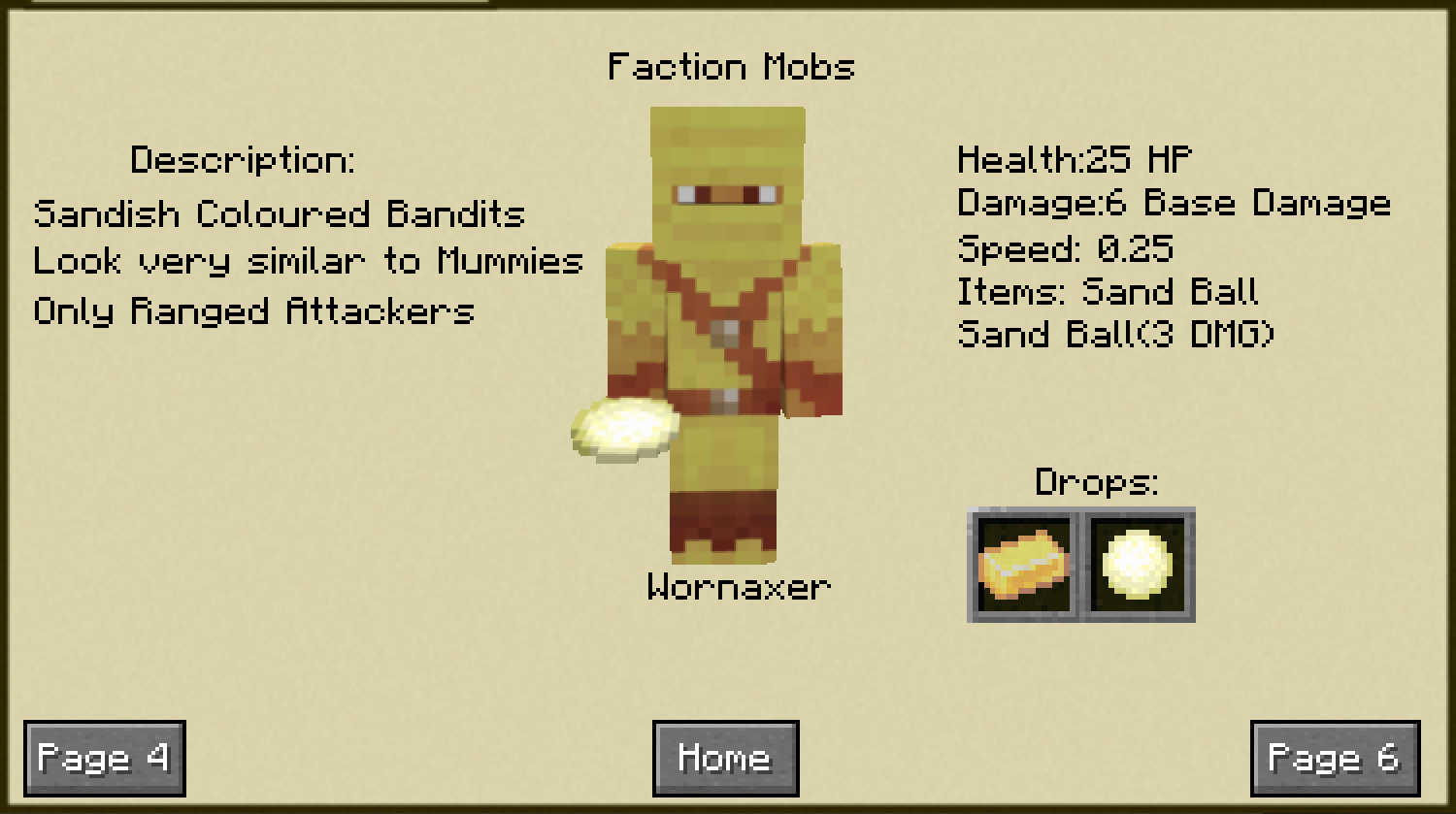Select the gold ingot drop slot
Image resolution: width=1456 pixels, height=814 pixels.
tap(1024, 566)
